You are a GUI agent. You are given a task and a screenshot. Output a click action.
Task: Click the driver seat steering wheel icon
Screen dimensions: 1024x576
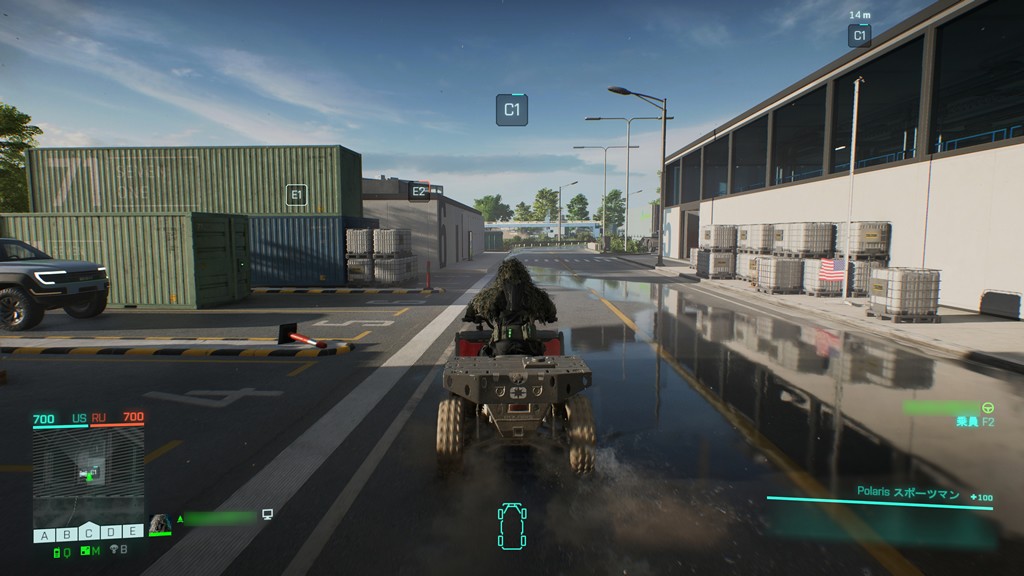(x=989, y=407)
